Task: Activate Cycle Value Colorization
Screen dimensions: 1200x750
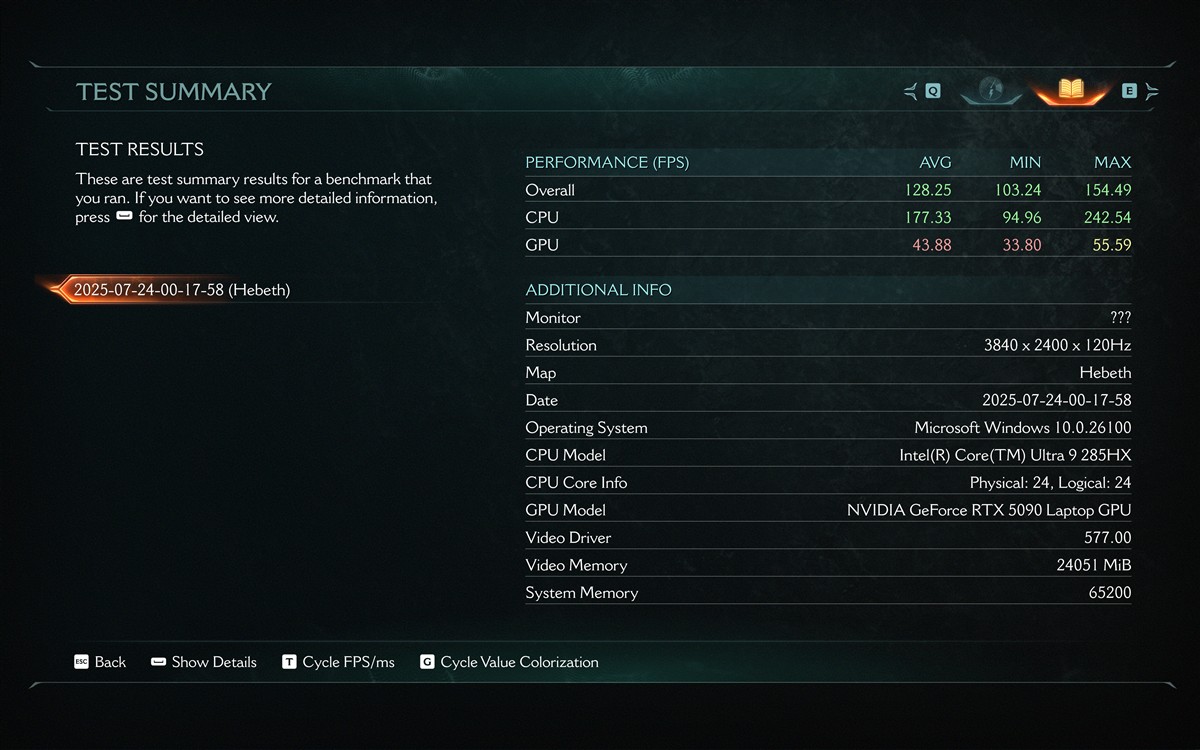Action: pos(509,662)
